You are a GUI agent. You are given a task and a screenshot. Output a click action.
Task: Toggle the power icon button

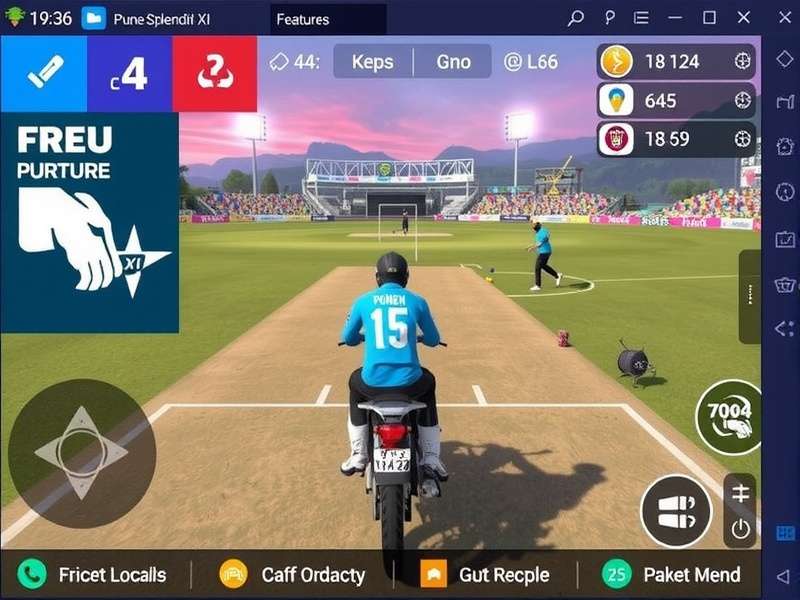[x=741, y=529]
